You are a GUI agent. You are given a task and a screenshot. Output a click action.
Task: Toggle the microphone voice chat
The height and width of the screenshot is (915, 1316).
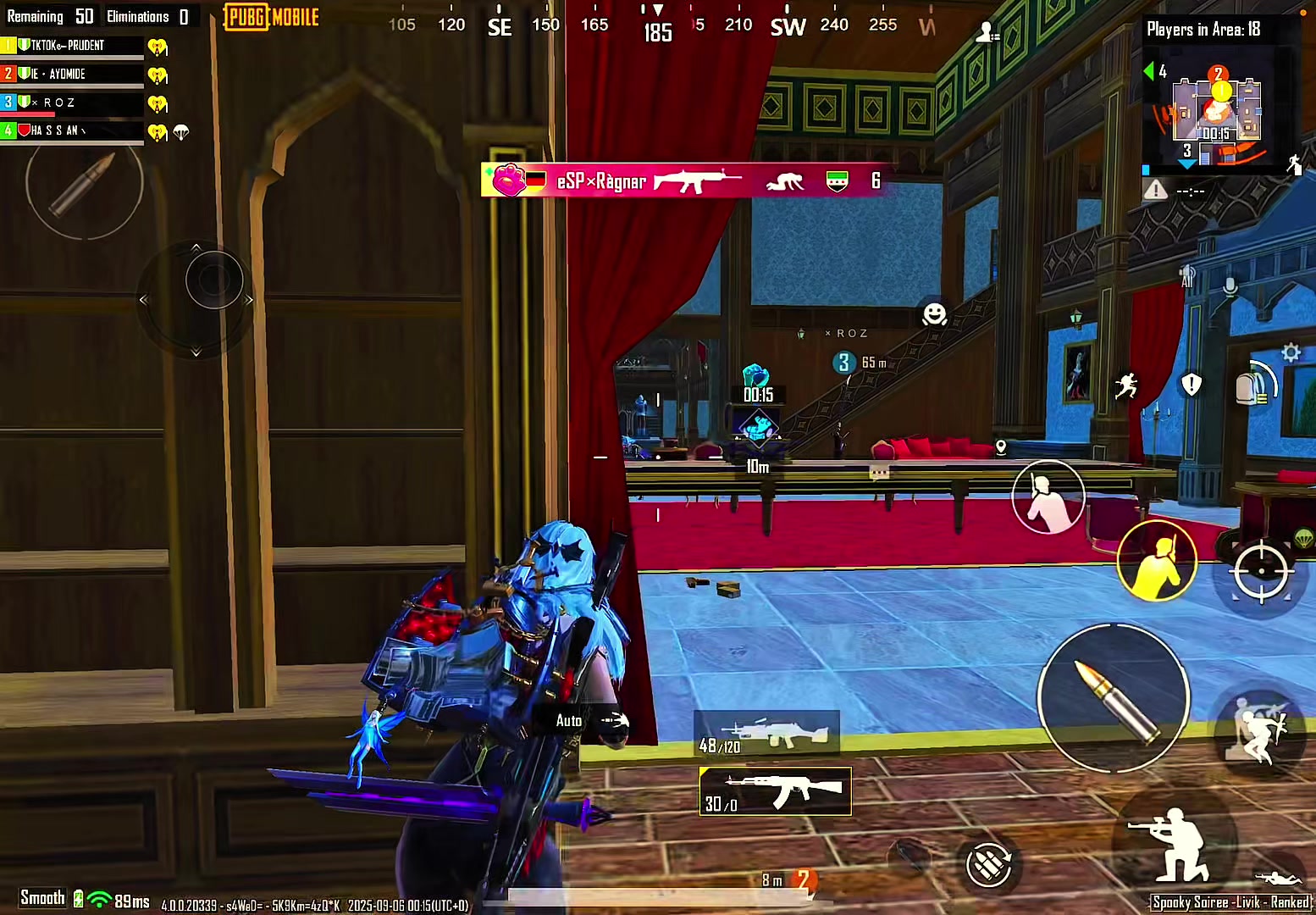click(1230, 287)
